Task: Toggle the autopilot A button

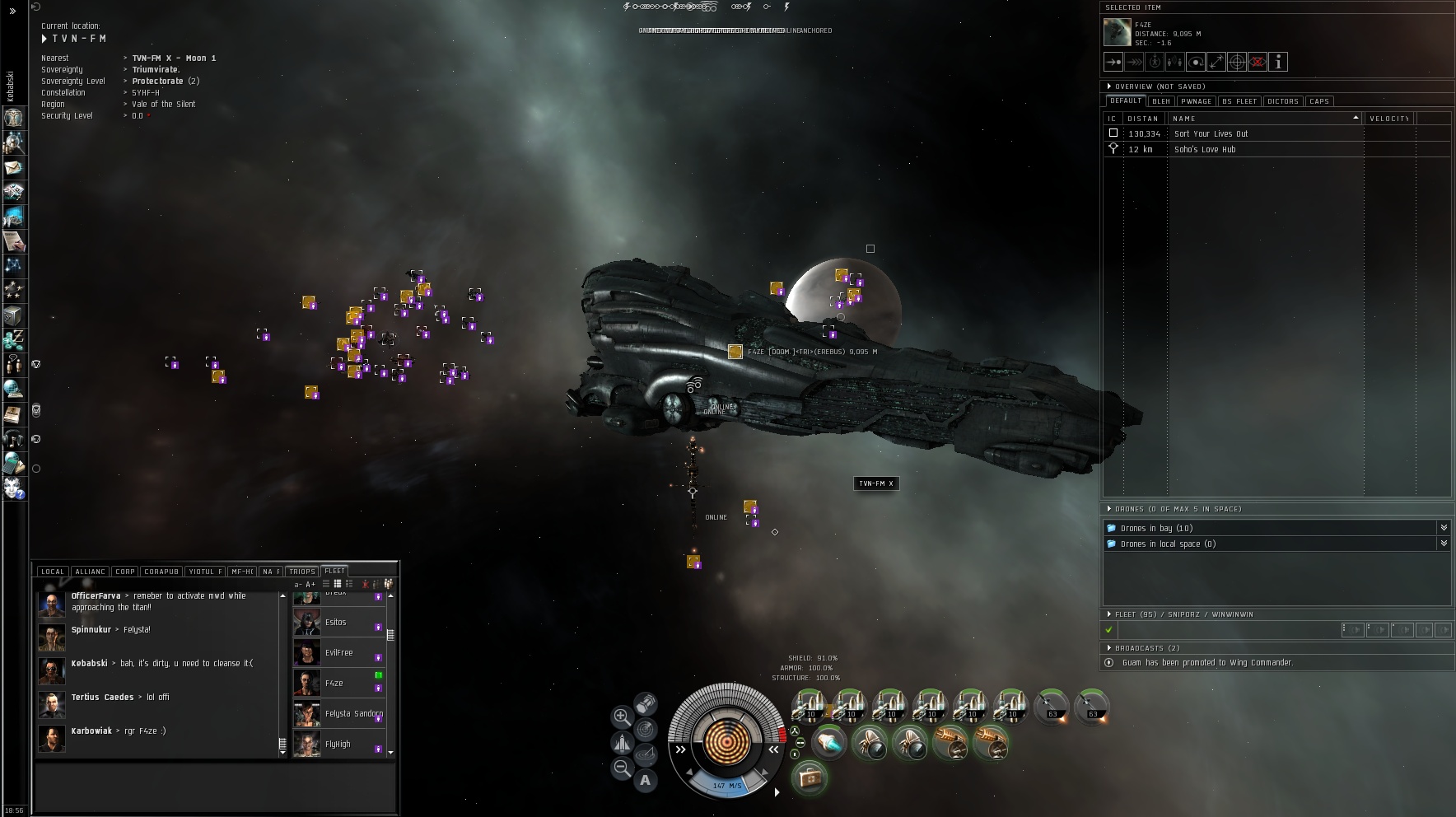Action: [x=645, y=781]
